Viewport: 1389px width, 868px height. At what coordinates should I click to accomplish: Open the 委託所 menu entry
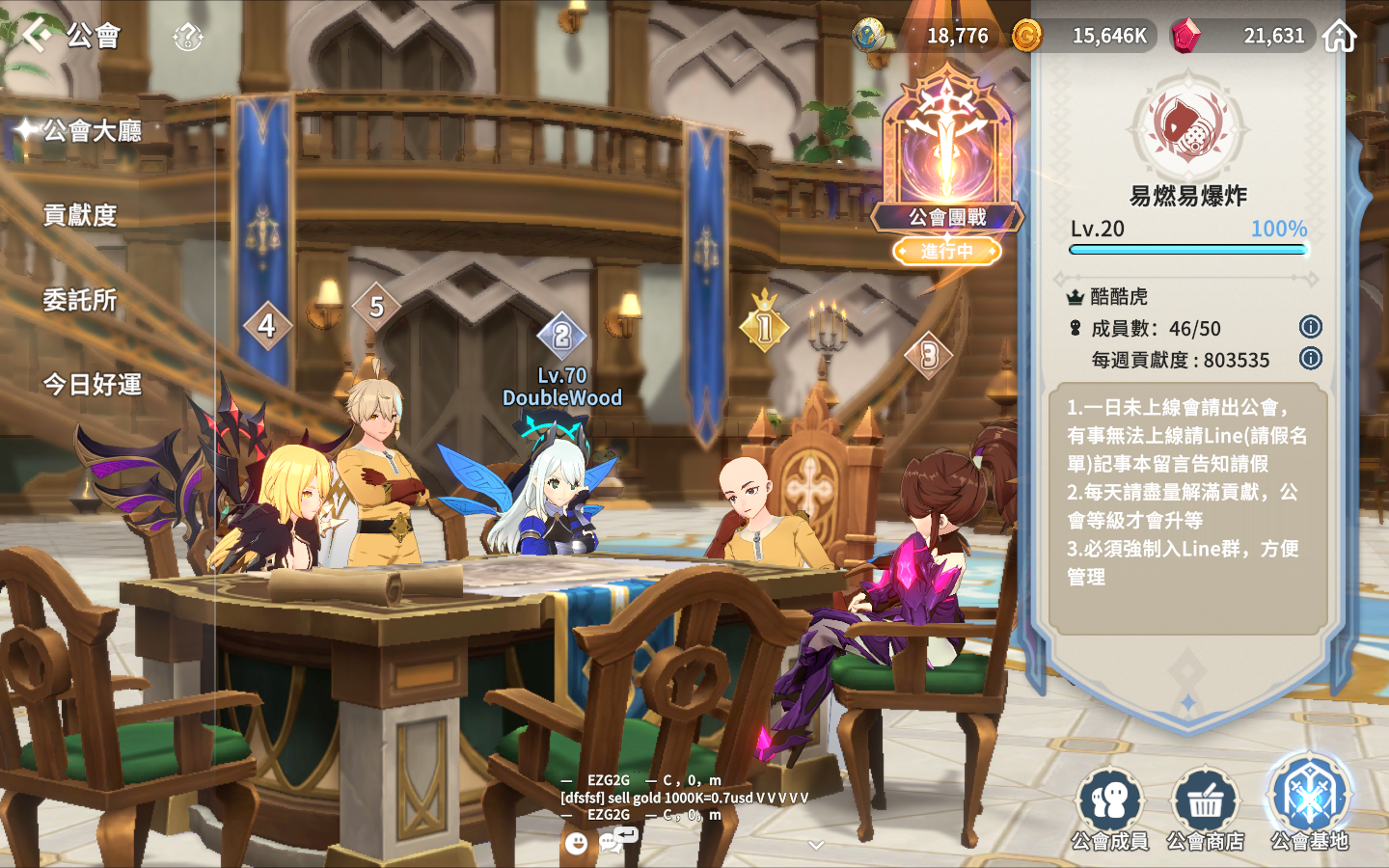80,300
